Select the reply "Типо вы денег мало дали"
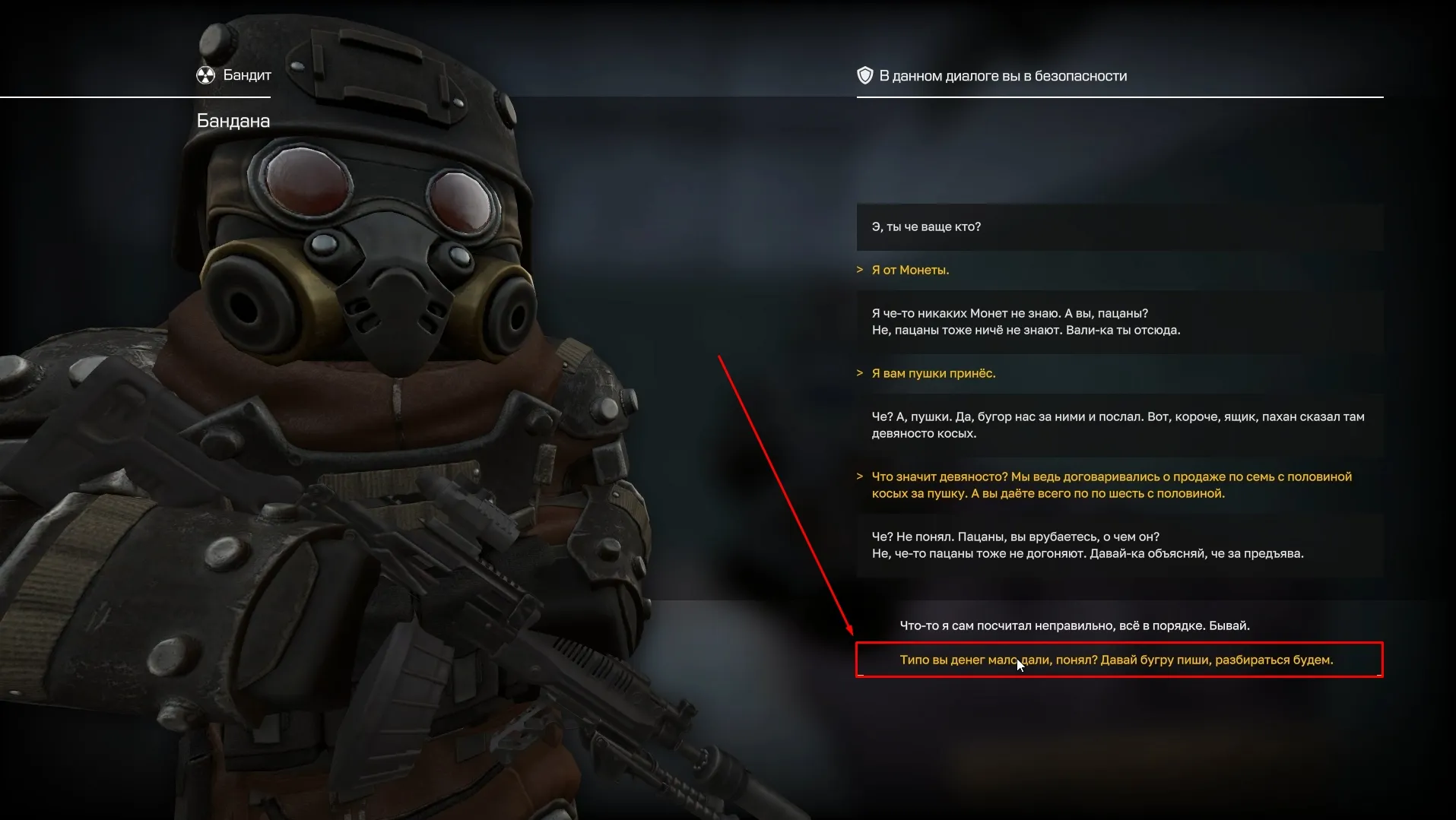The width and height of the screenshot is (1456, 820). point(1115,660)
